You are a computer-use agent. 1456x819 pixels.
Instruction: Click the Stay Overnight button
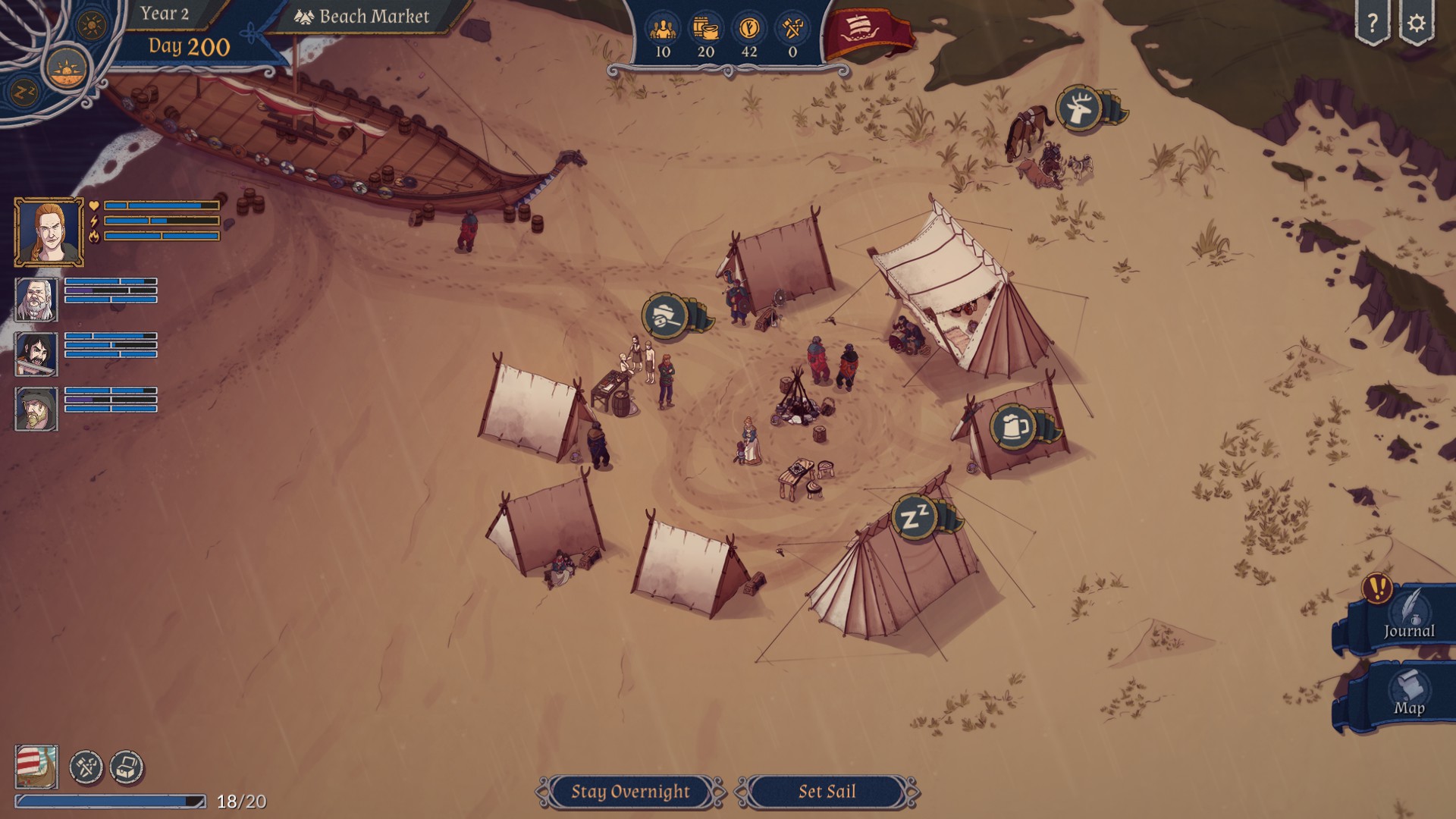pos(630,792)
